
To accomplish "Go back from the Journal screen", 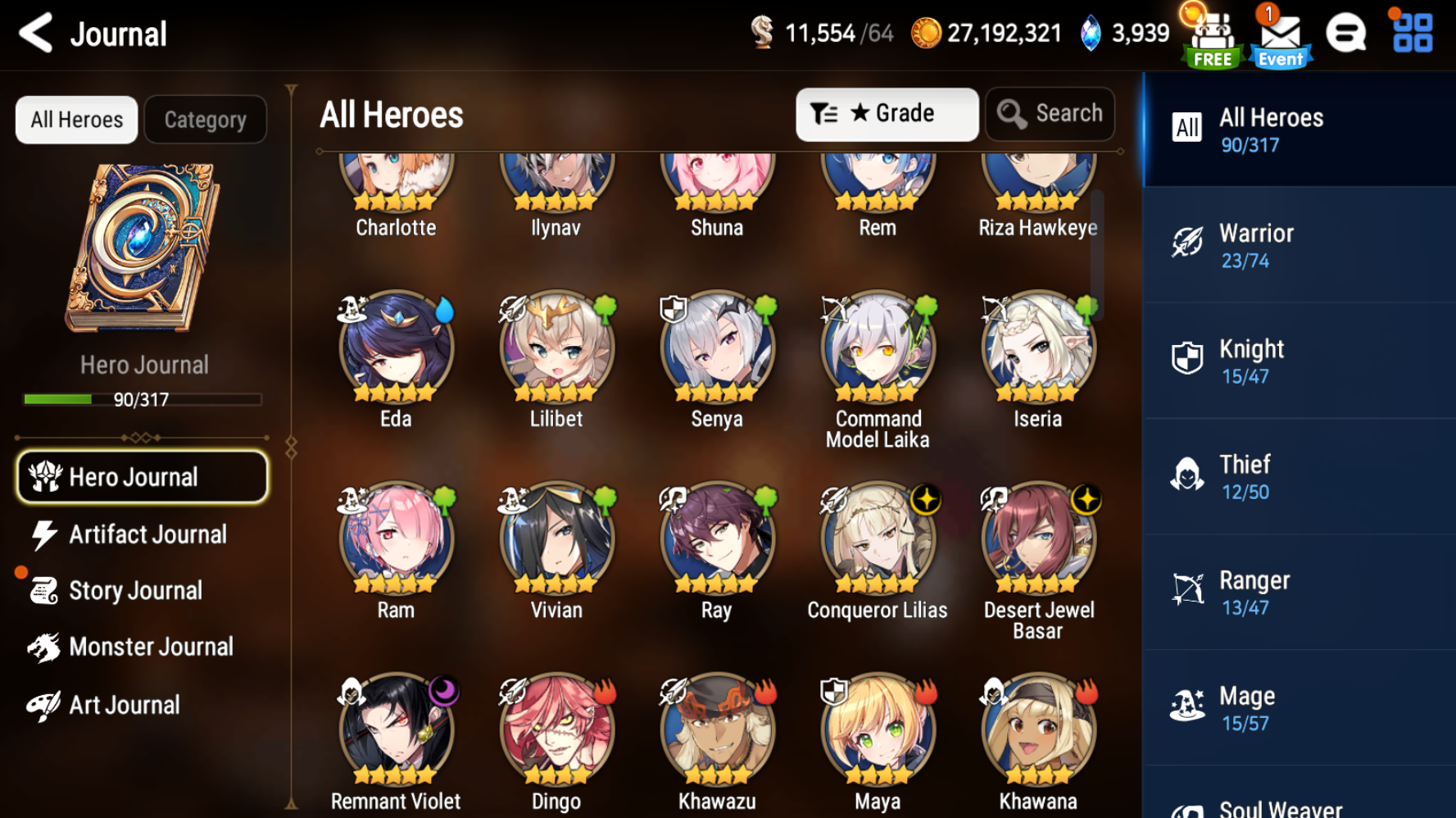I will (x=34, y=34).
